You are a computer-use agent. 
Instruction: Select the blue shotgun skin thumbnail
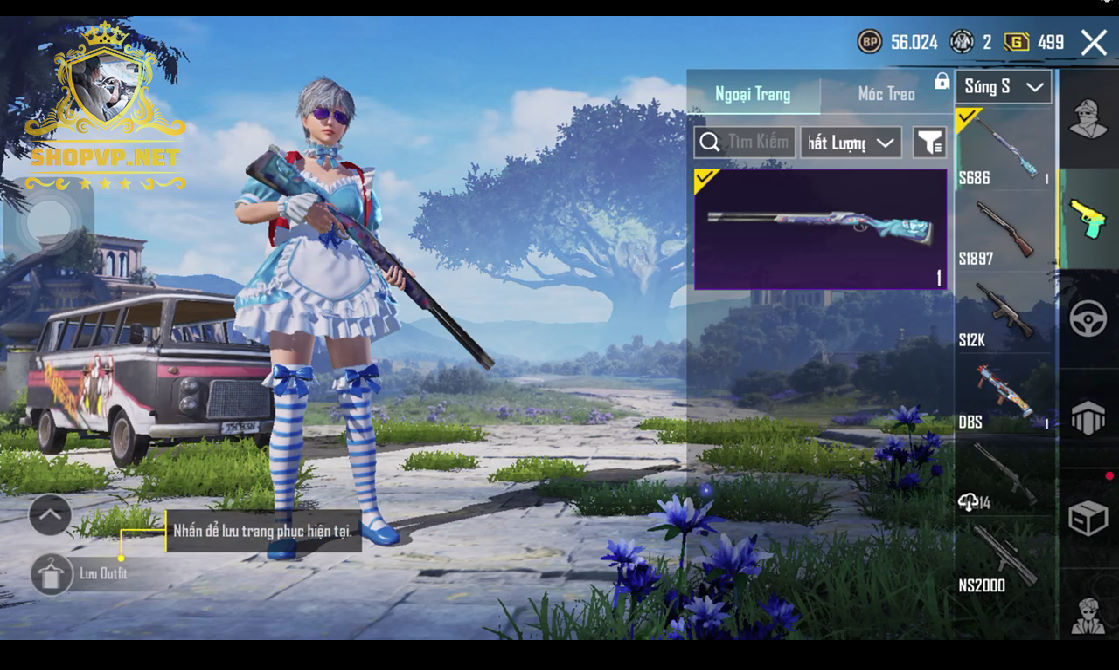coord(820,229)
